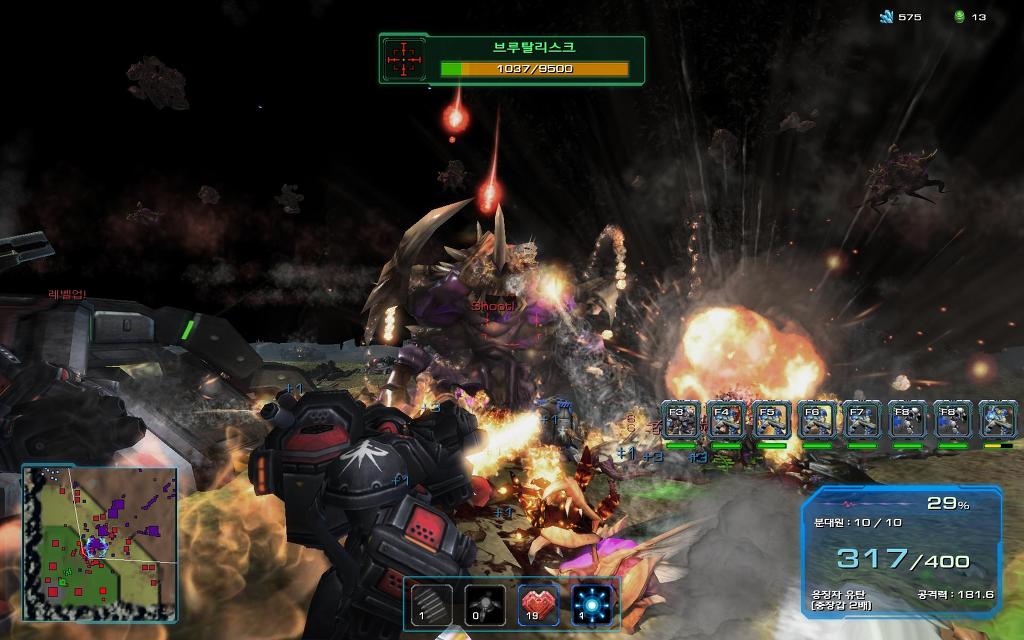
Task: Choose the F5 squad member portrait
Action: [x=771, y=420]
